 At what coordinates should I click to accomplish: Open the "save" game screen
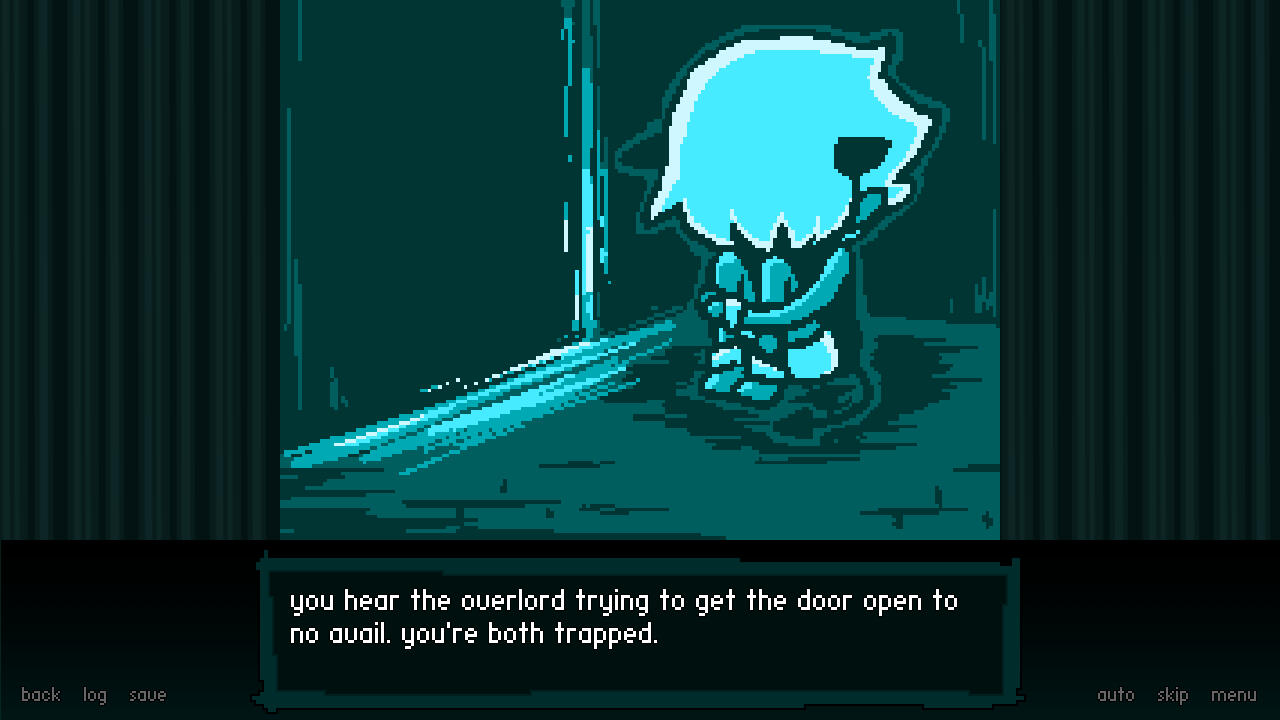coord(146,694)
